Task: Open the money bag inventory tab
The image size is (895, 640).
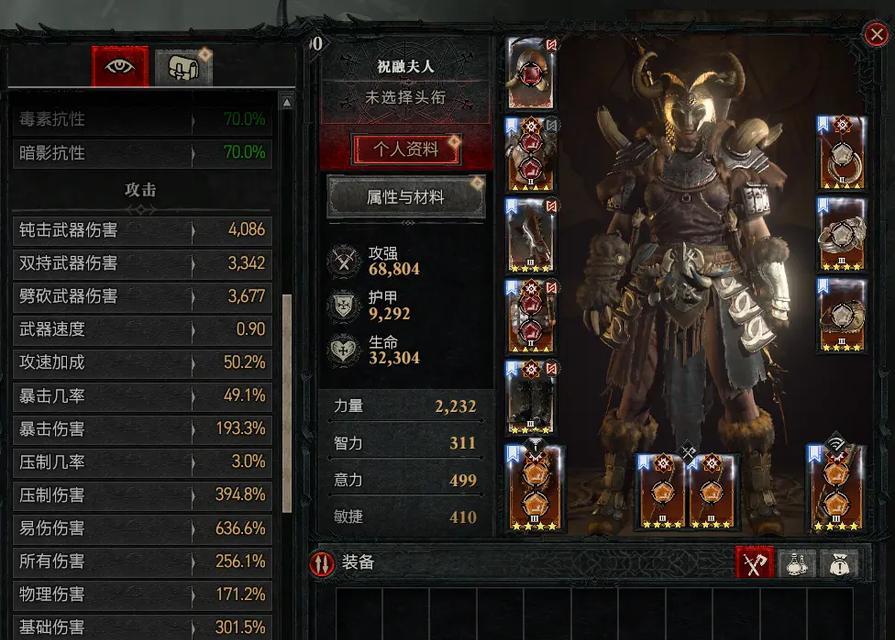Action: (x=838, y=563)
